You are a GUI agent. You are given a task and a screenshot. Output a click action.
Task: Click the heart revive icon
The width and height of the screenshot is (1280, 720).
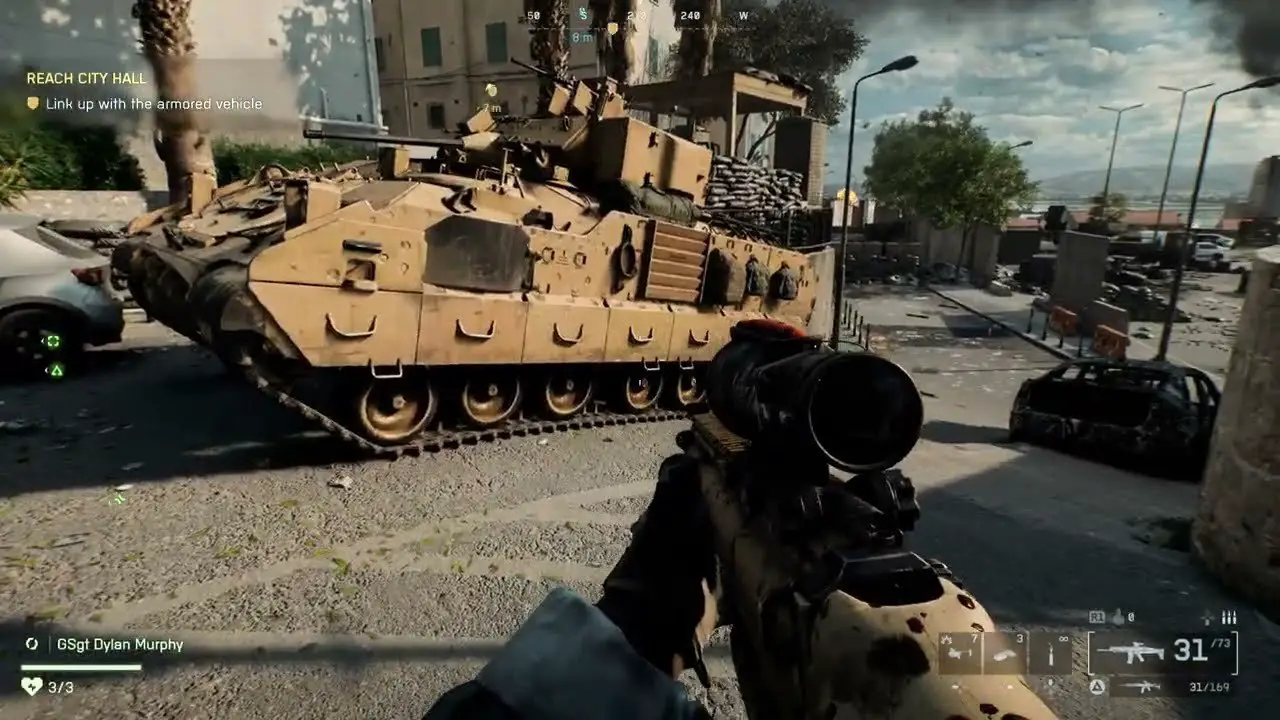[x=32, y=686]
